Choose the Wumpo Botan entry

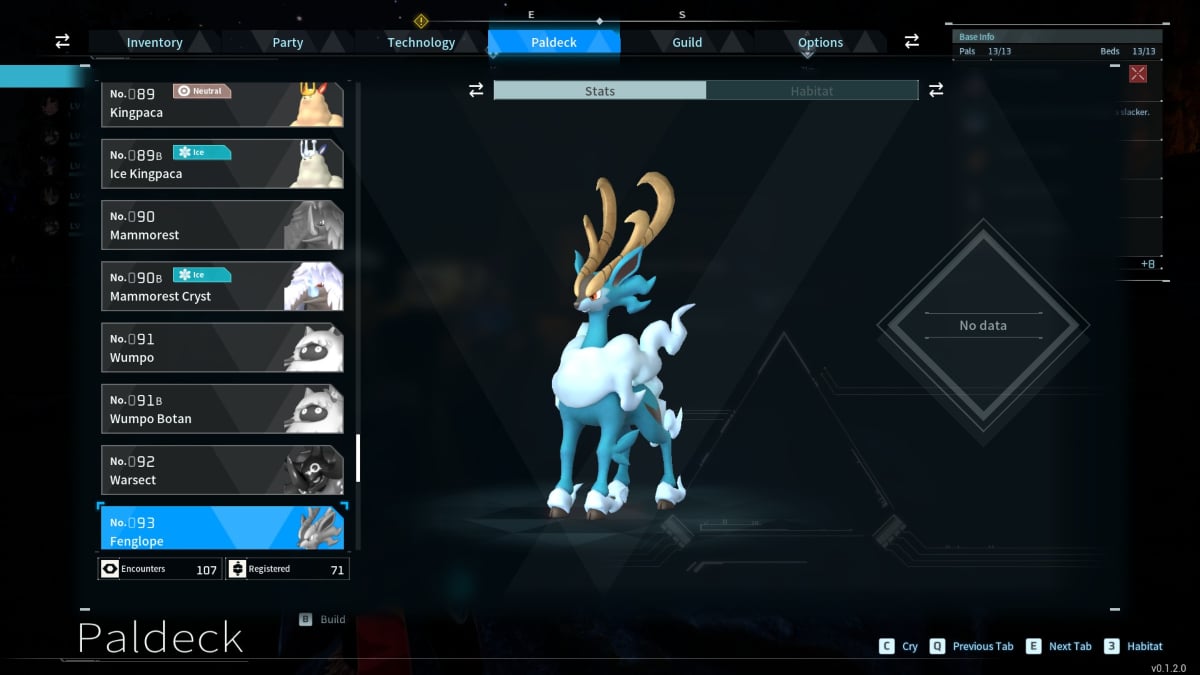coord(222,408)
